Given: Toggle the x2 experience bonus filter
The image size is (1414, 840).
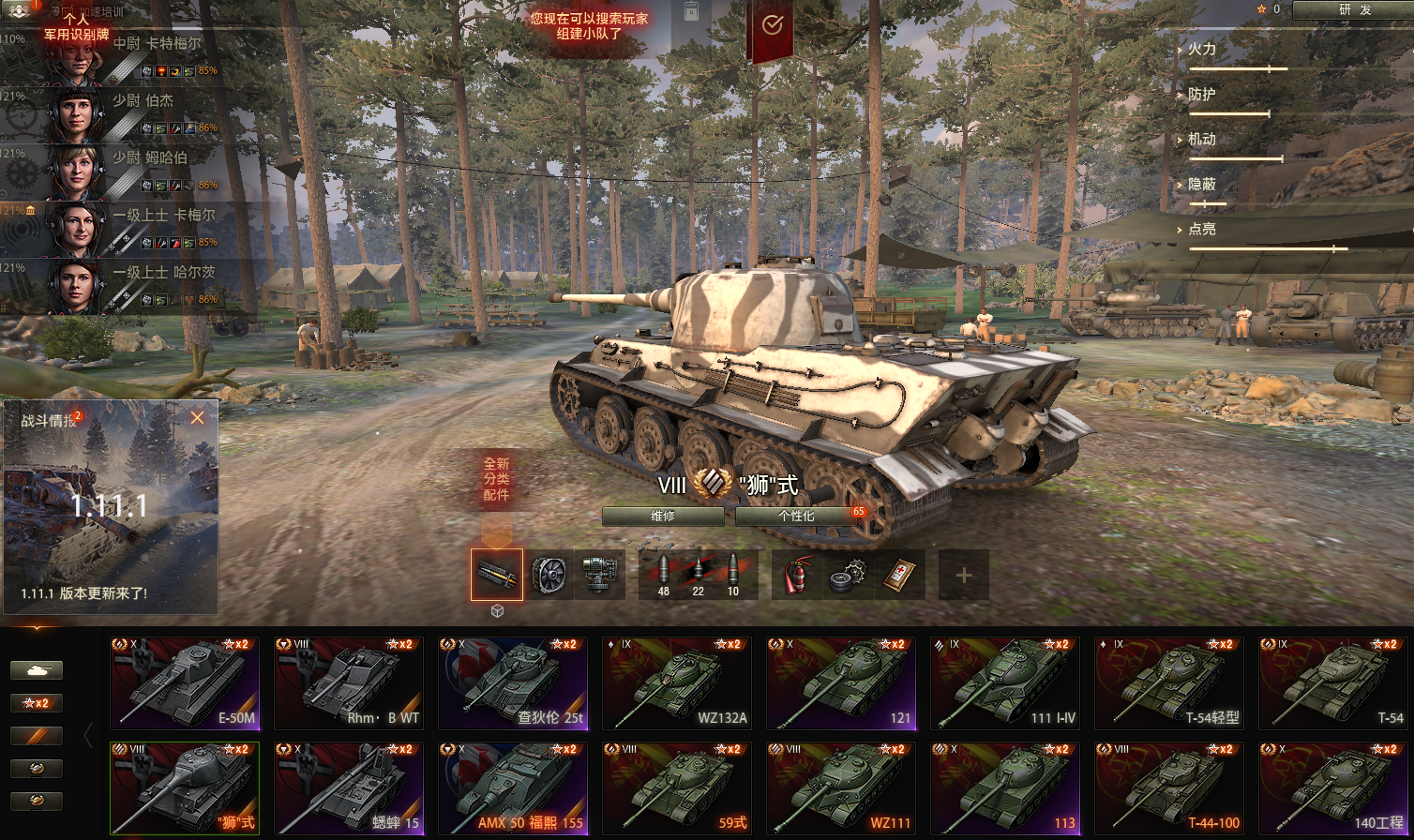Looking at the screenshot, I should (37, 702).
